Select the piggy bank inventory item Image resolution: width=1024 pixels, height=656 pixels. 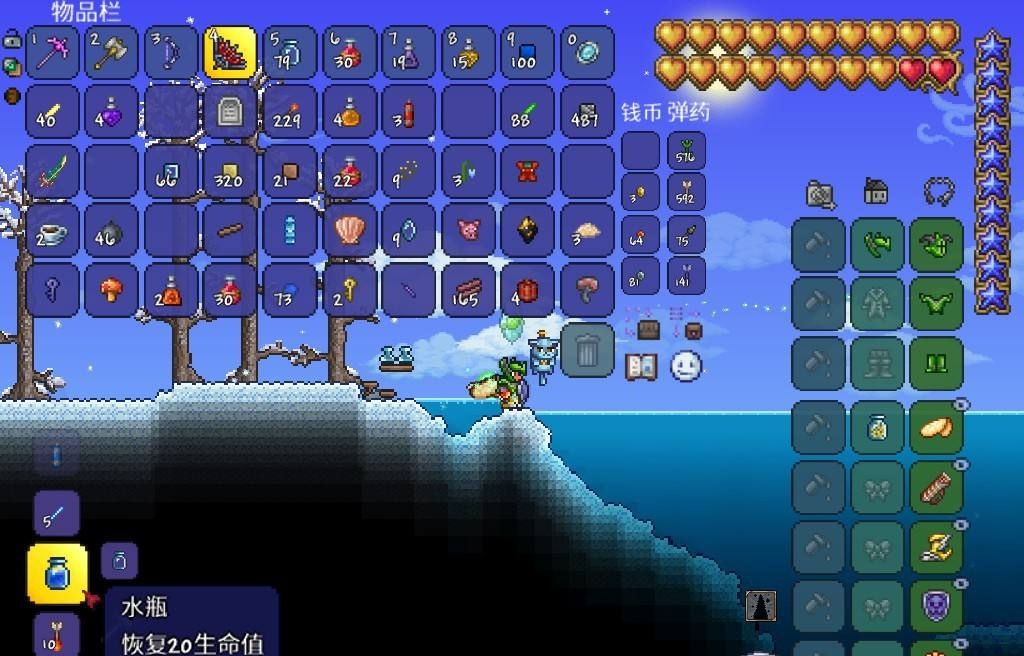(x=468, y=230)
